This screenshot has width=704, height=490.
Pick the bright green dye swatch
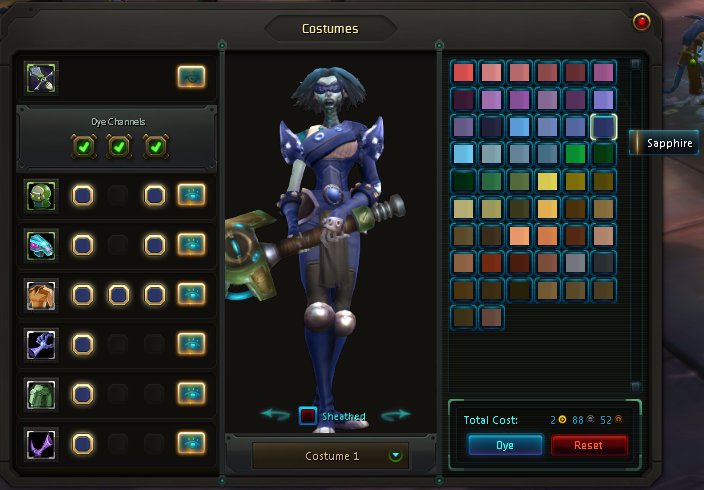(x=575, y=154)
